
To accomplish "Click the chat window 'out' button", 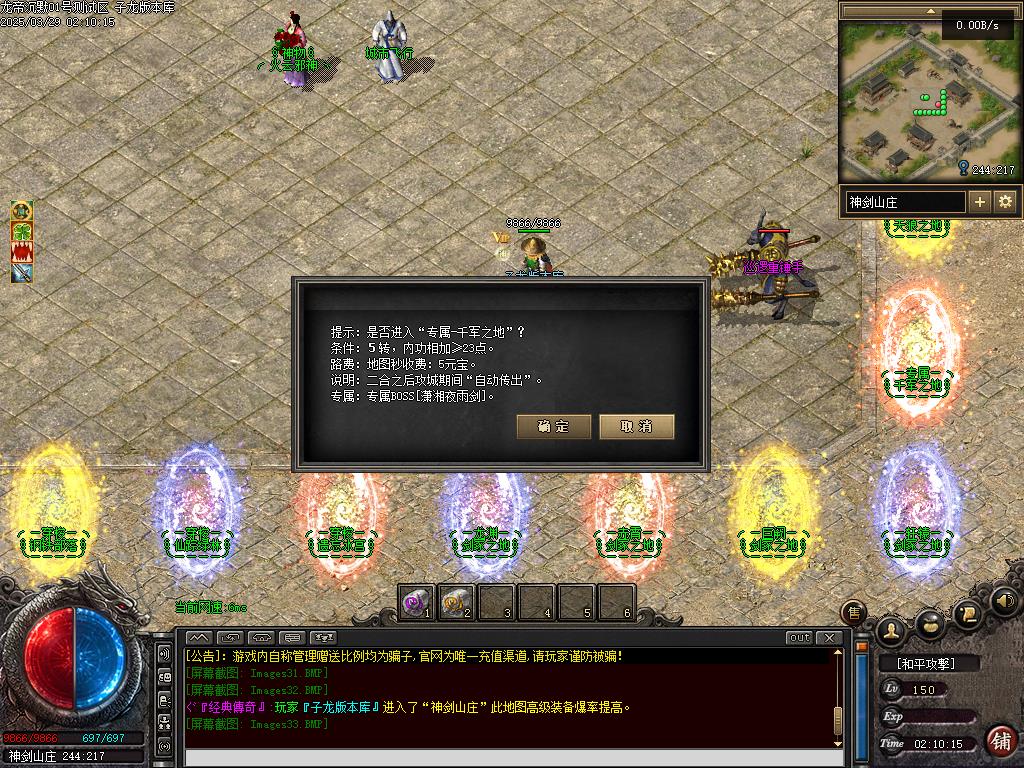I will [799, 638].
